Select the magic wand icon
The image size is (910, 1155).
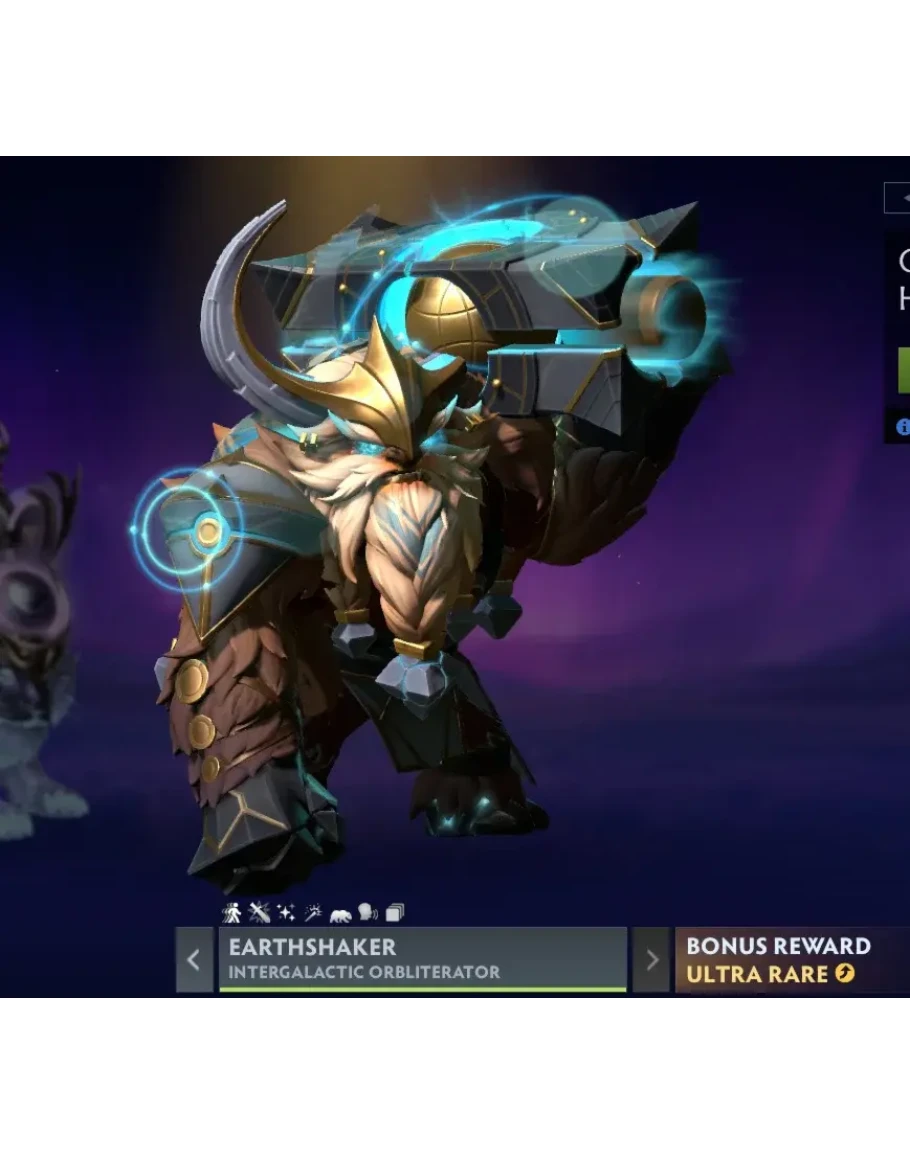(x=313, y=912)
